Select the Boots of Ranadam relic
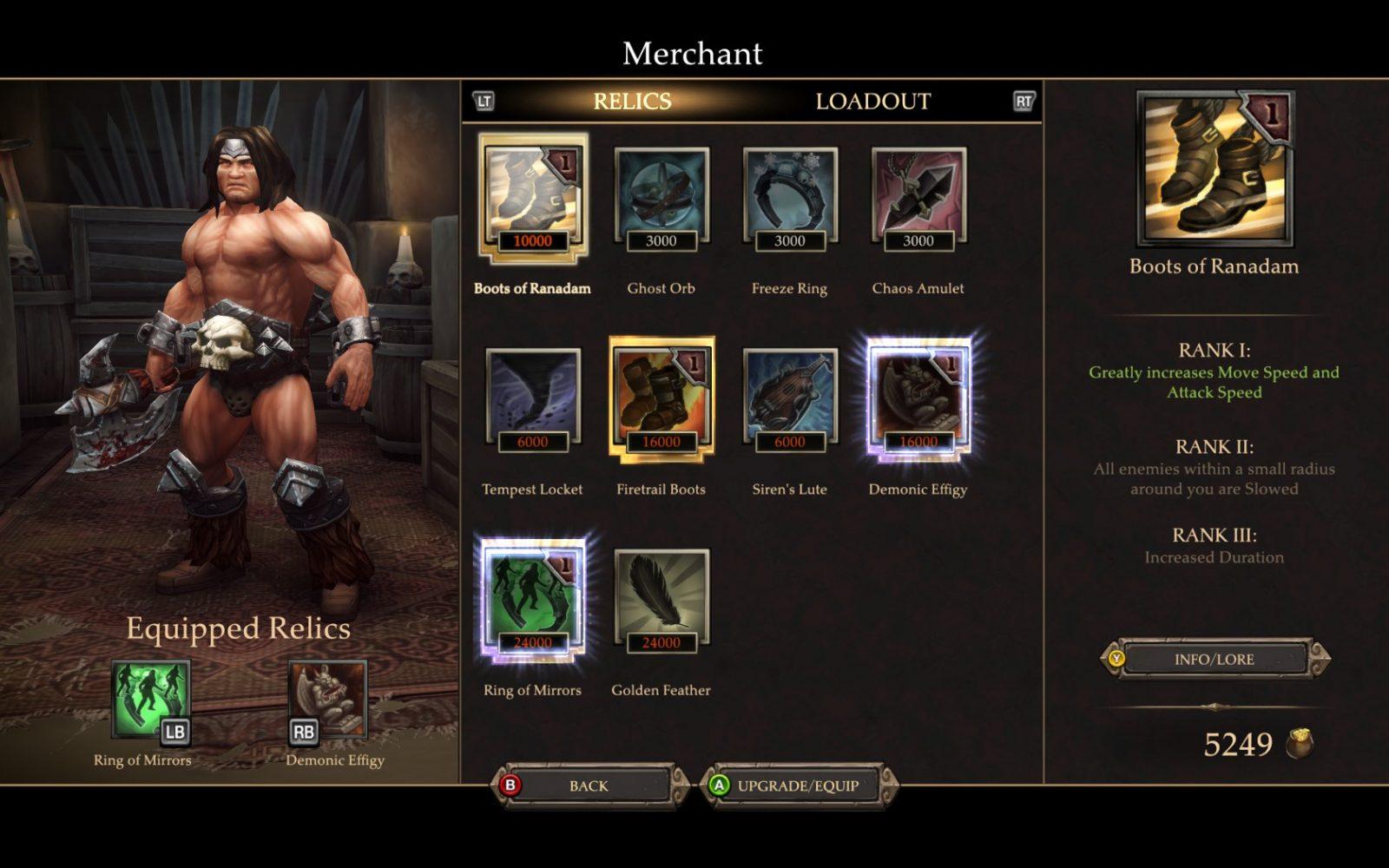Viewport: 1389px width, 868px height. coord(532,199)
